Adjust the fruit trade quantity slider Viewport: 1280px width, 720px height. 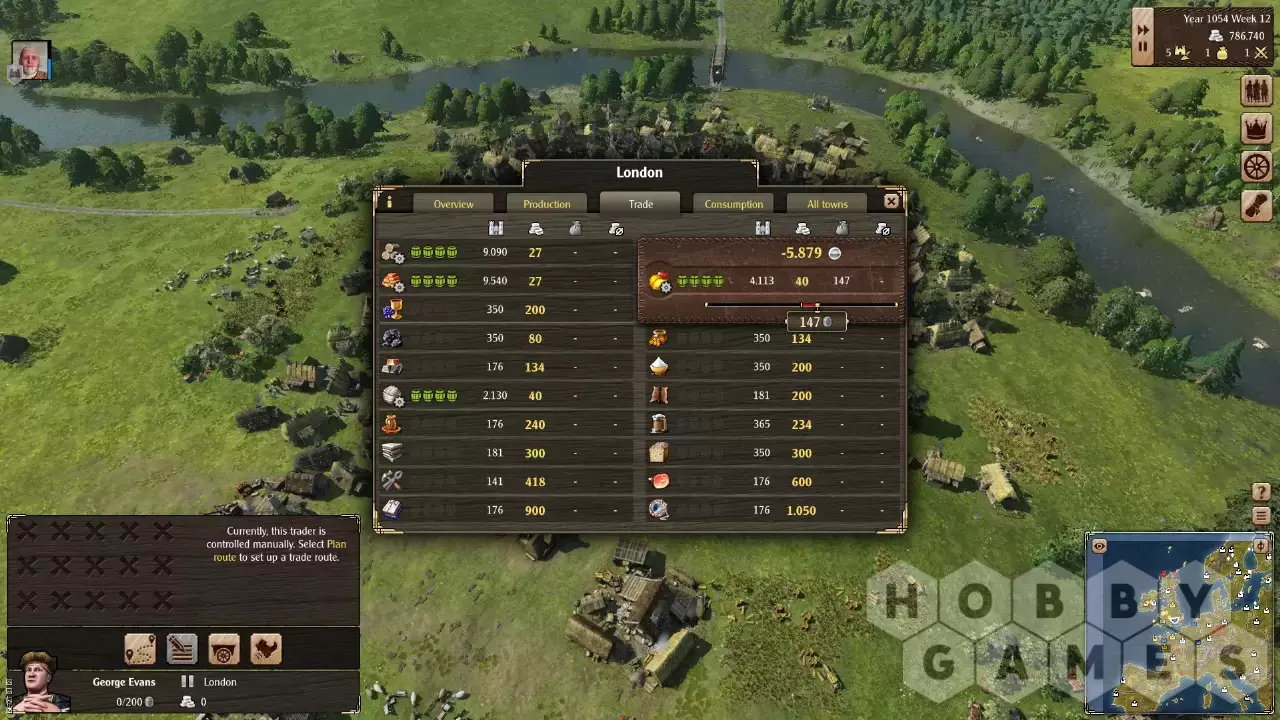coord(817,305)
